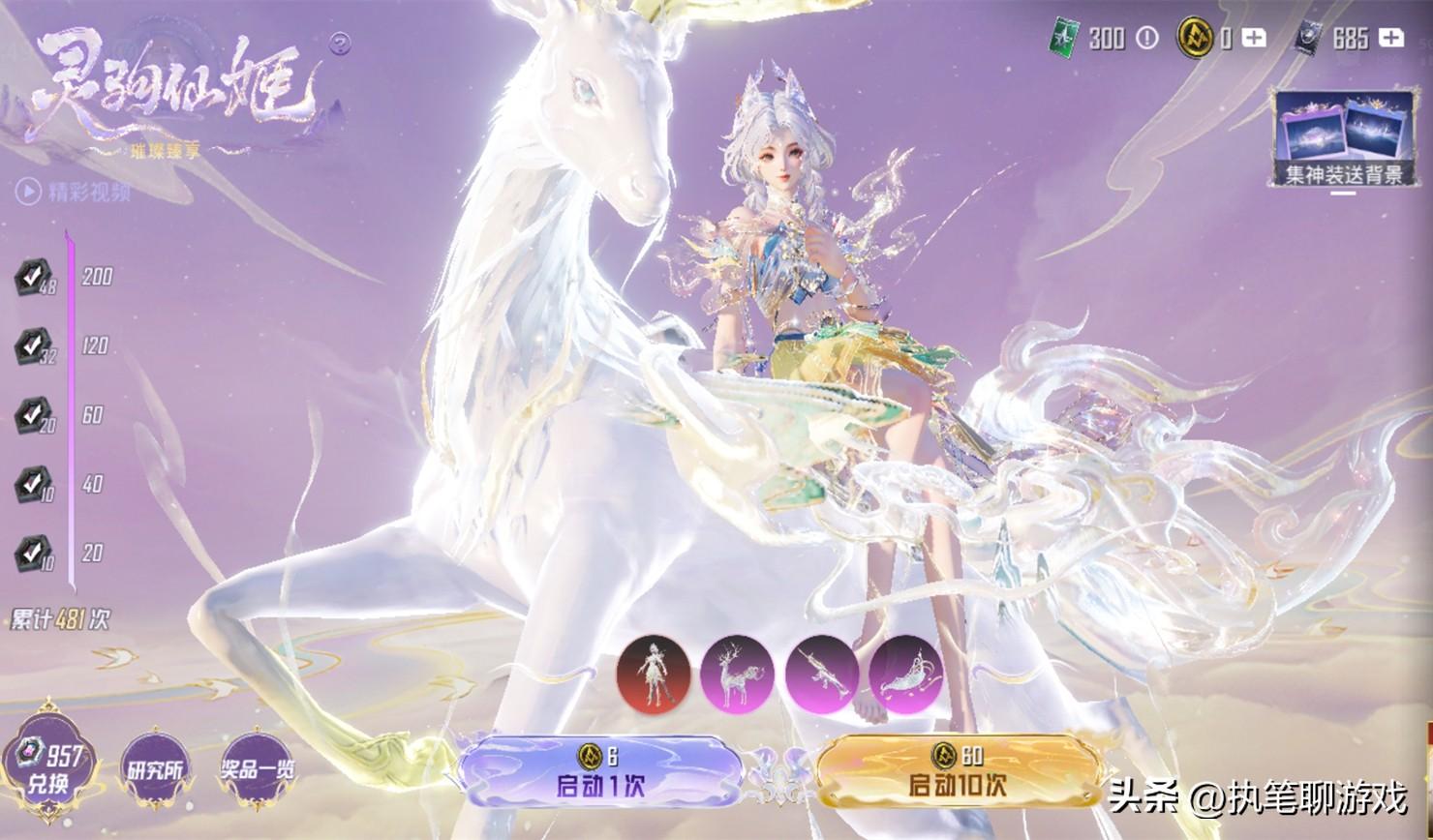Show info about the 300 green ticket
Viewport: 1433px width, 840px height.
1147,38
